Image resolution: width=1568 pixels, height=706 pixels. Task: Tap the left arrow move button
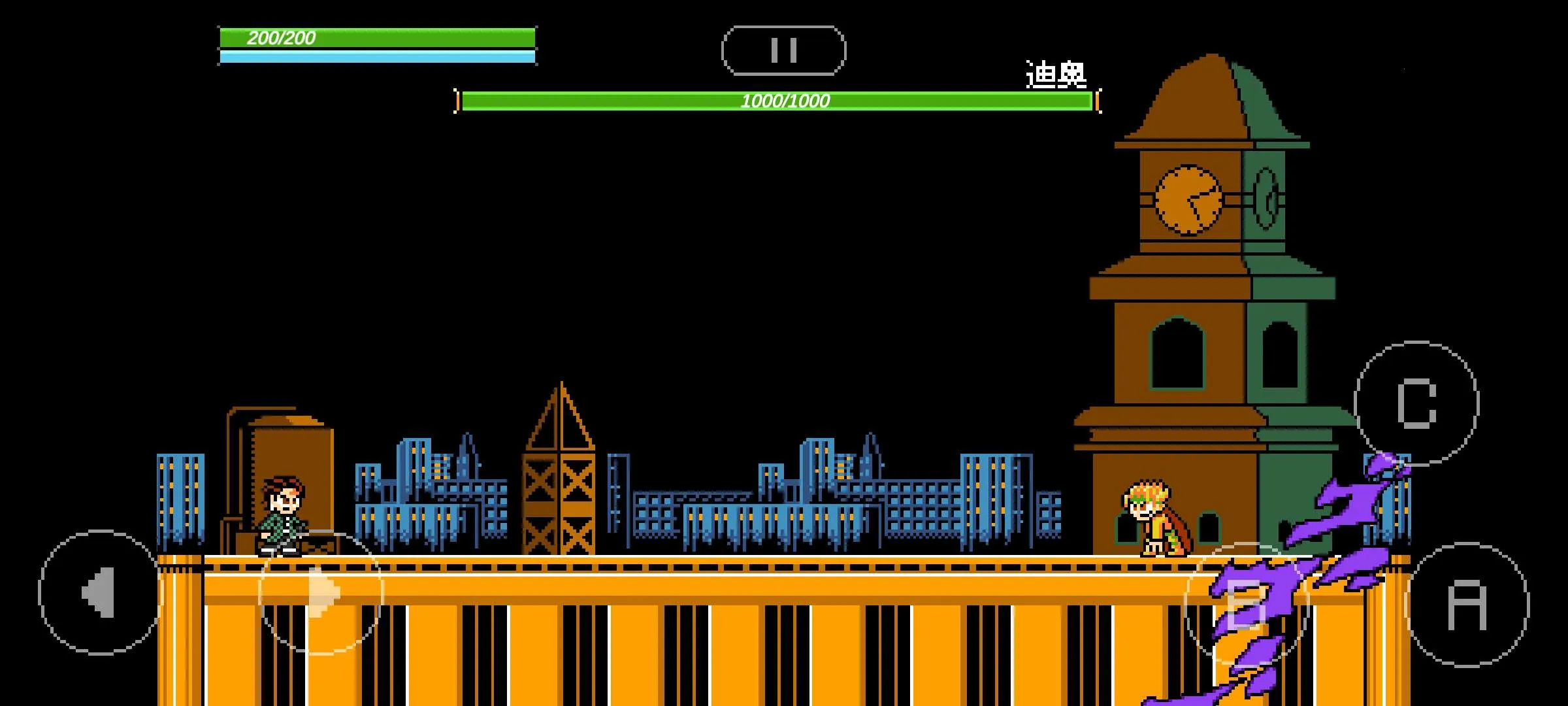(x=99, y=592)
